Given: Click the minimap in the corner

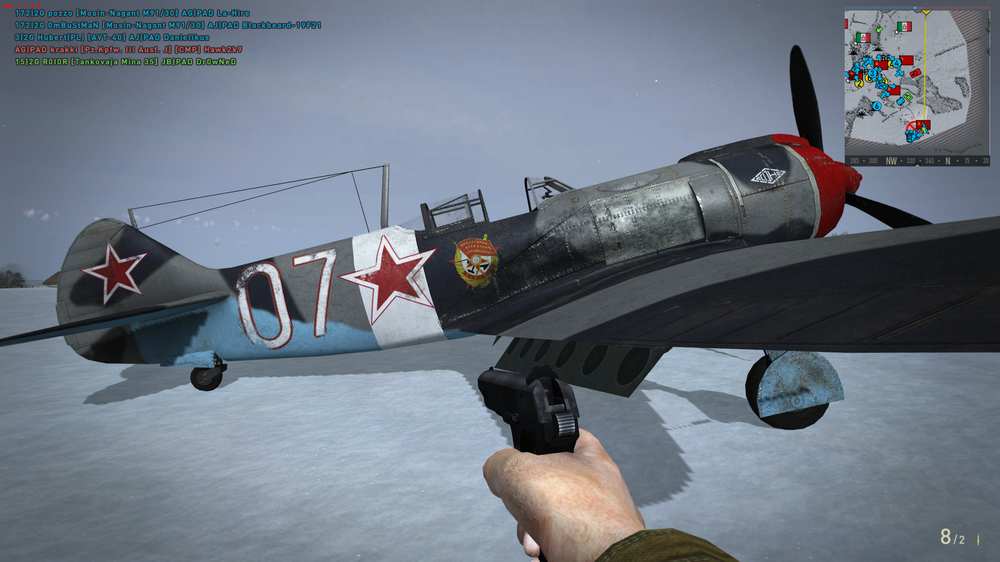Looking at the screenshot, I should click(916, 82).
